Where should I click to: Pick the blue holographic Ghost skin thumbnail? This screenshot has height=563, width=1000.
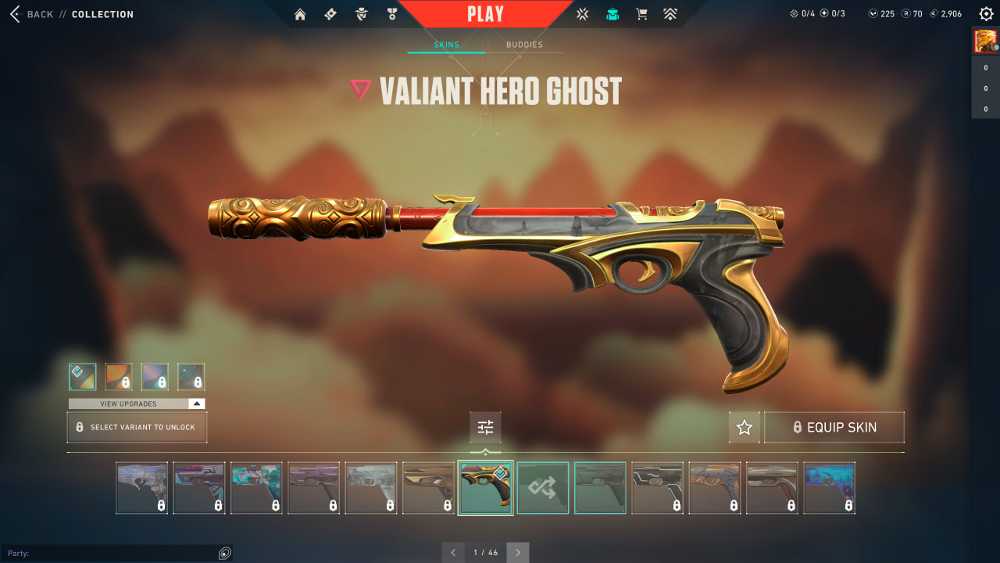[x=830, y=488]
